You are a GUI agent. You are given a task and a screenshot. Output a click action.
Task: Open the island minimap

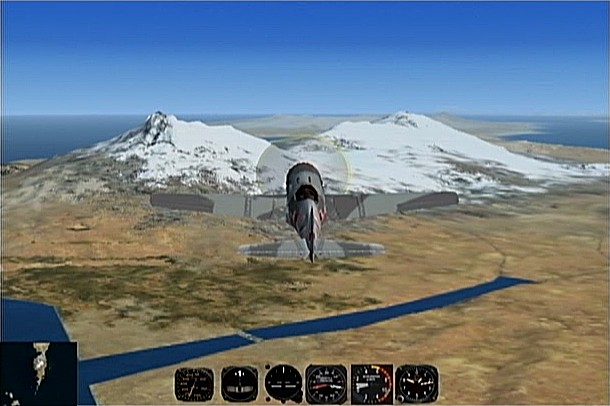39,373
